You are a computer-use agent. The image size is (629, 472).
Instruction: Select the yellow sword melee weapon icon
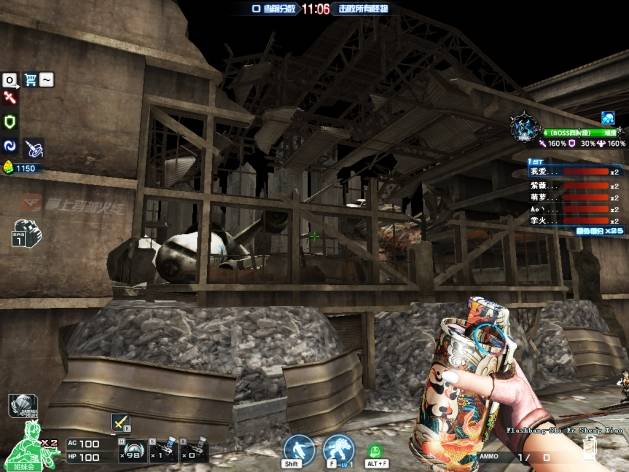coord(121,423)
